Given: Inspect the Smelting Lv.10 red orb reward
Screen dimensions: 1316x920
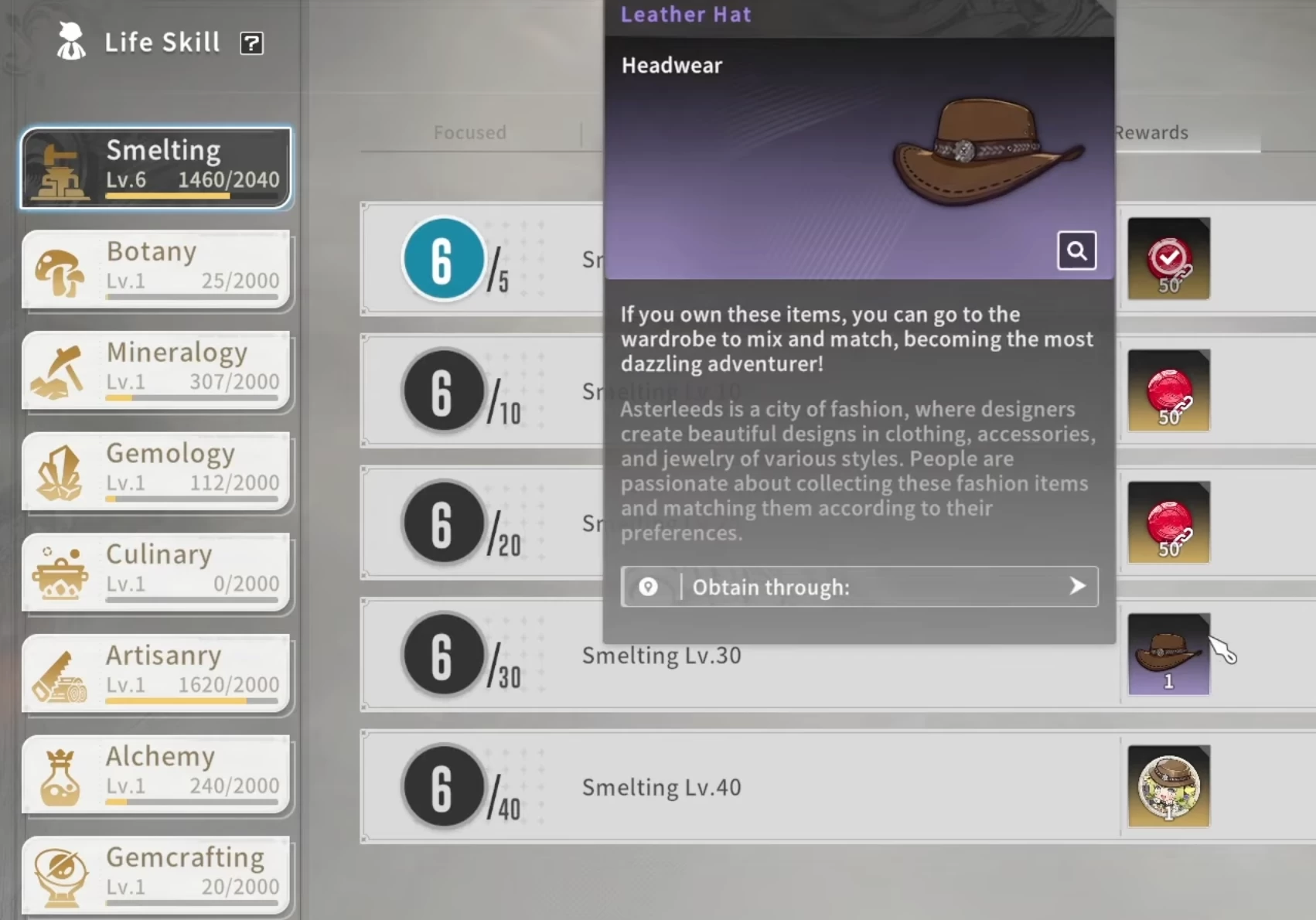Looking at the screenshot, I should [1168, 390].
